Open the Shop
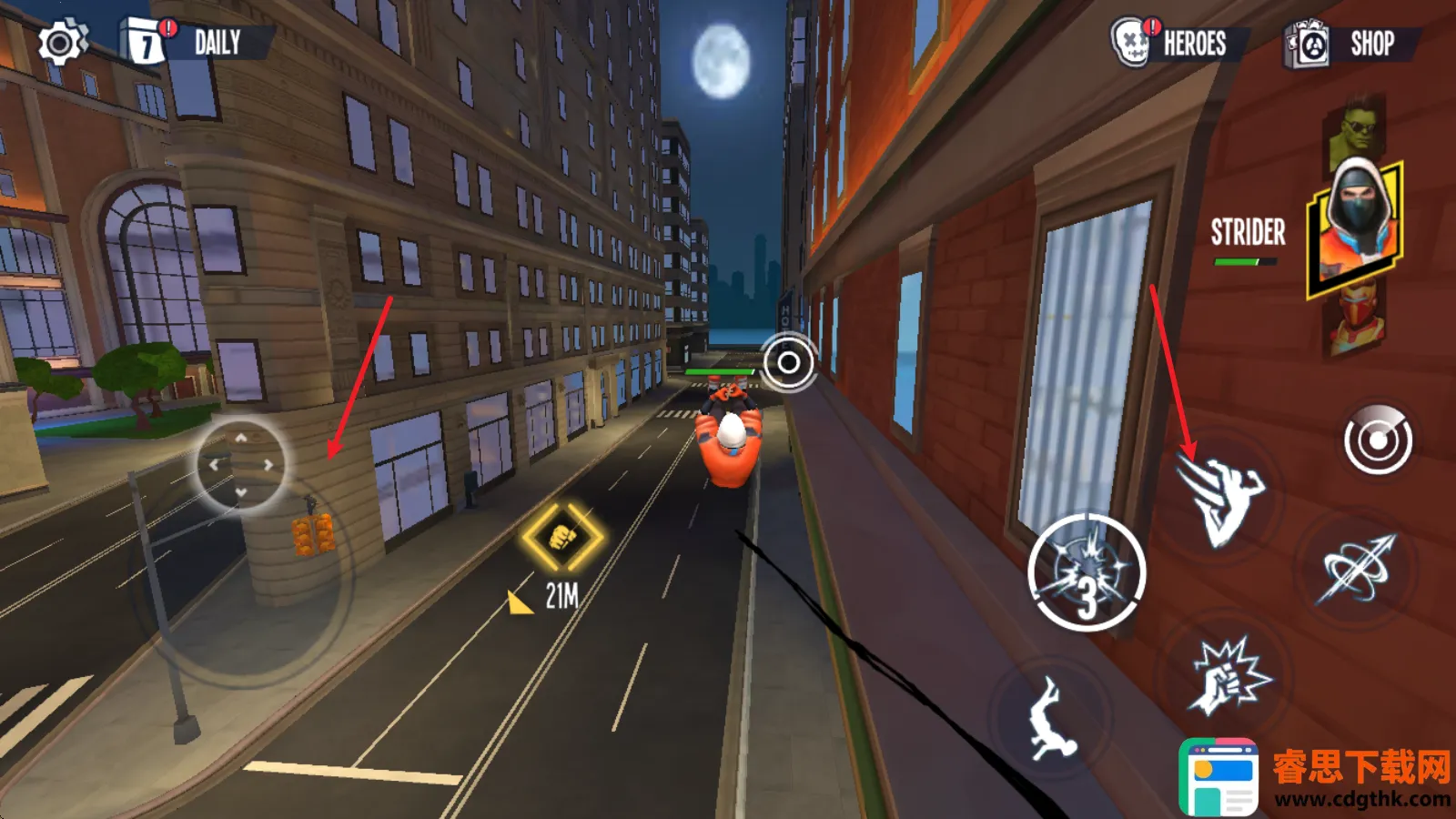 tap(1349, 44)
